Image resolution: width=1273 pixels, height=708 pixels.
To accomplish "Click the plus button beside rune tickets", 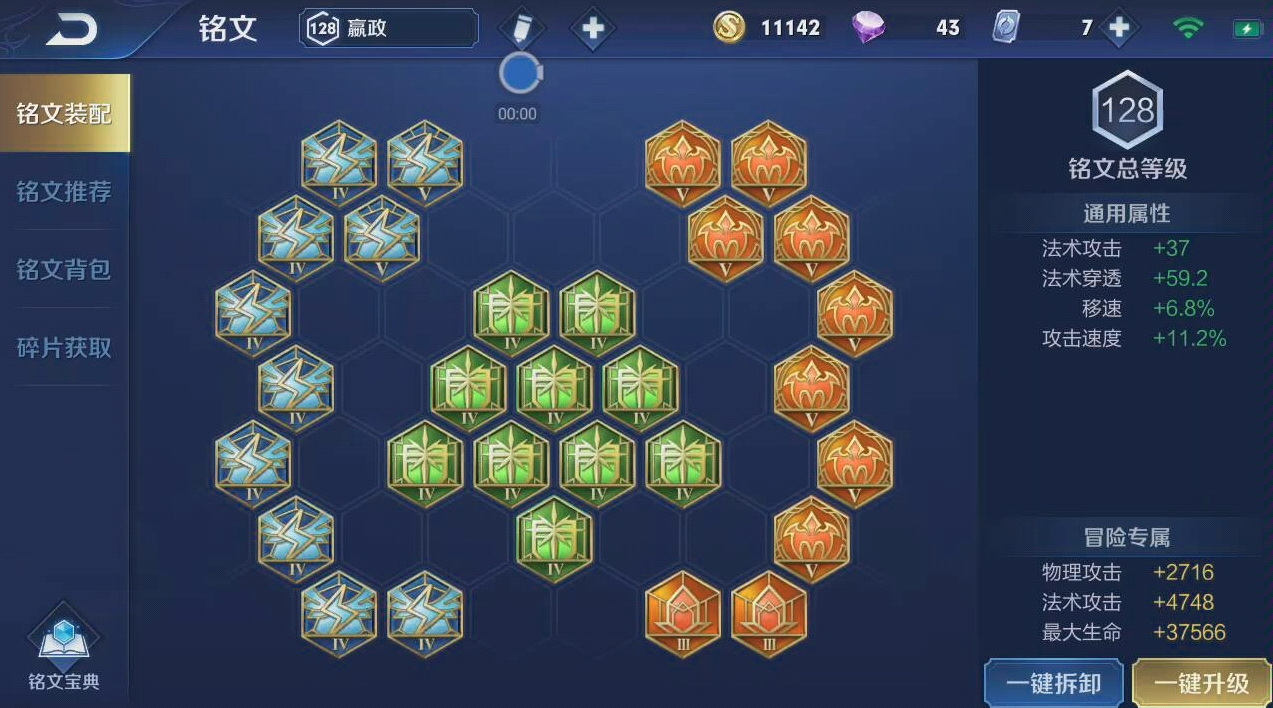I will click(1119, 28).
